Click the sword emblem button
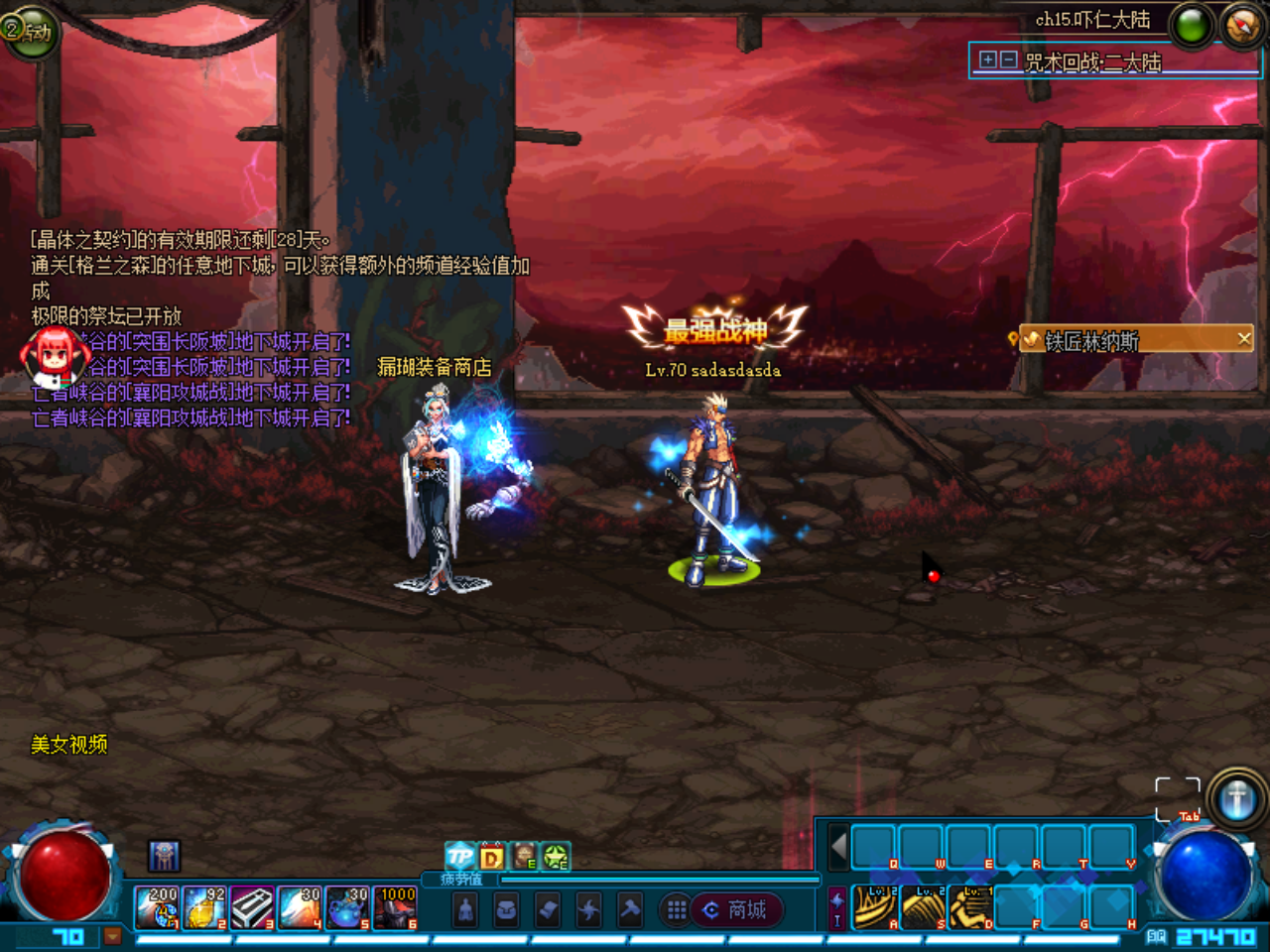Screen dimensions: 1270x952 pyautogui.click(x=1236, y=798)
